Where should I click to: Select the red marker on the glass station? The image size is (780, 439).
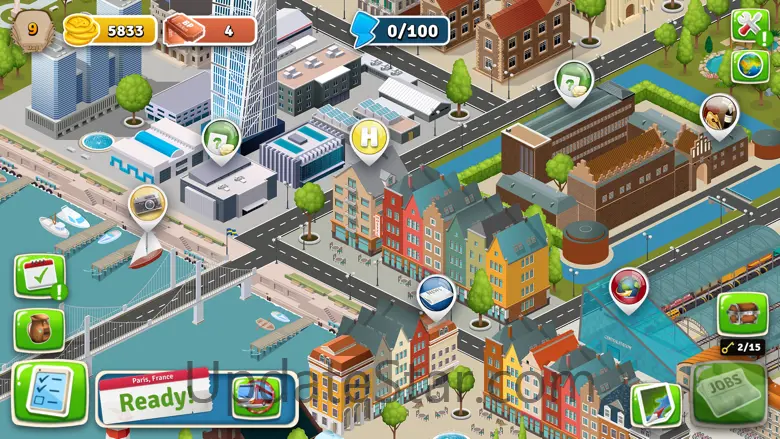pyautogui.click(x=628, y=286)
